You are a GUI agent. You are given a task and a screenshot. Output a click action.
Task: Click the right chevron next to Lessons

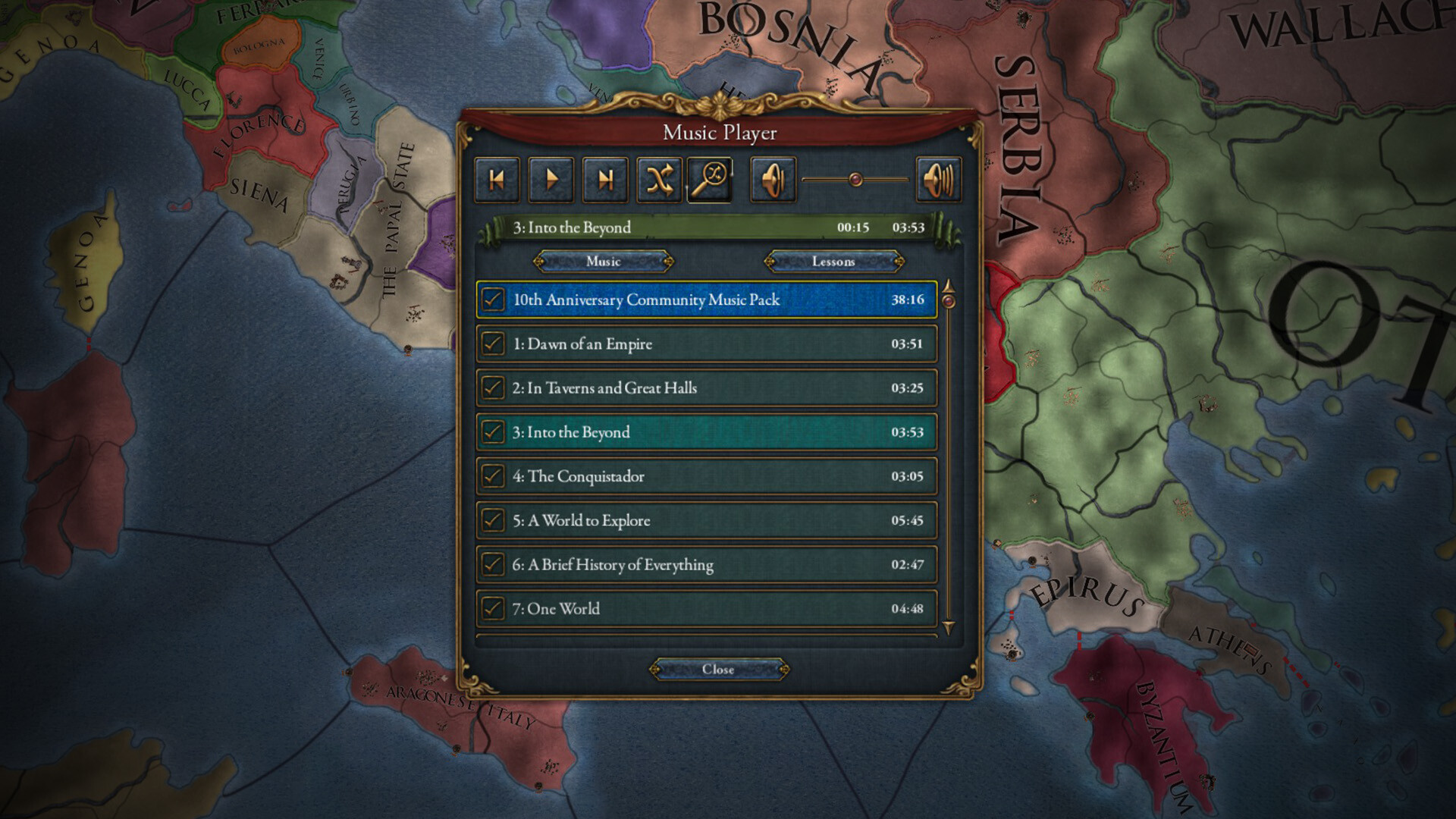(x=897, y=262)
